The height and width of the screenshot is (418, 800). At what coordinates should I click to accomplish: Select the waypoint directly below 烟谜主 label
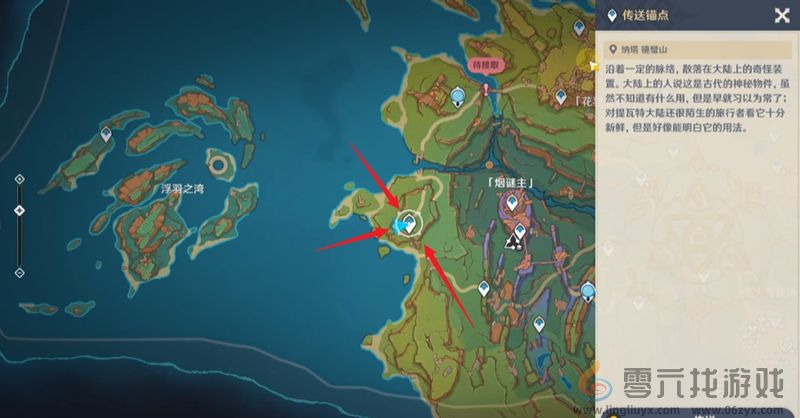[x=513, y=204]
